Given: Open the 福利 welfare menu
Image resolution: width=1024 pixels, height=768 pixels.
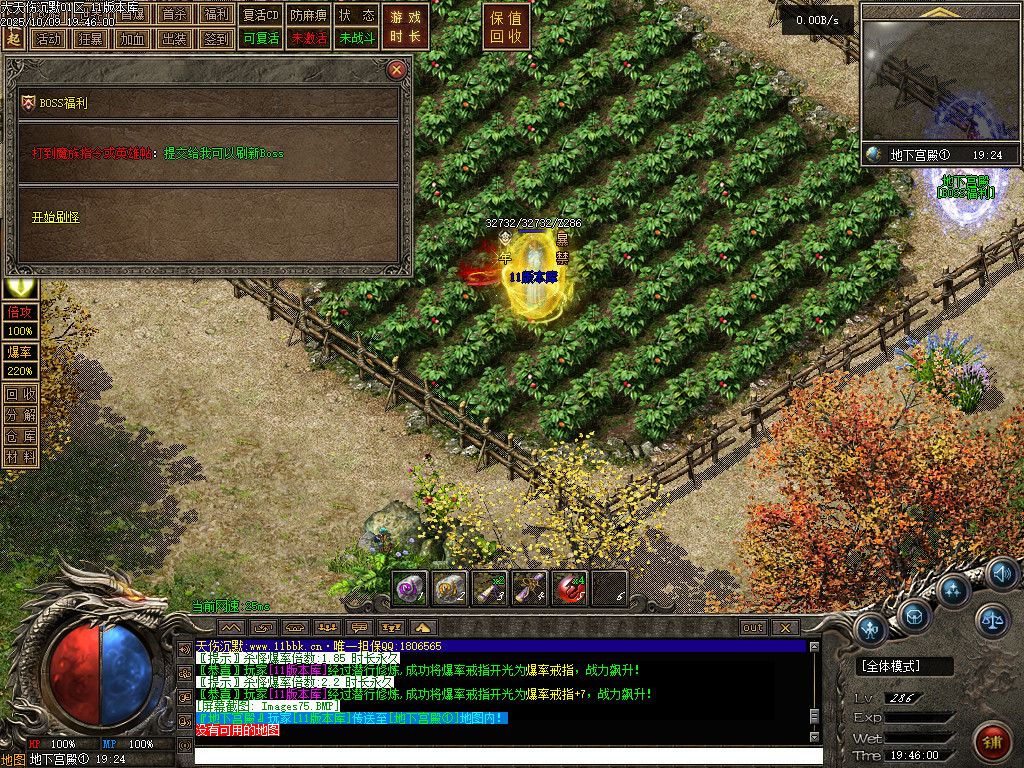Looking at the screenshot, I should click(215, 15).
